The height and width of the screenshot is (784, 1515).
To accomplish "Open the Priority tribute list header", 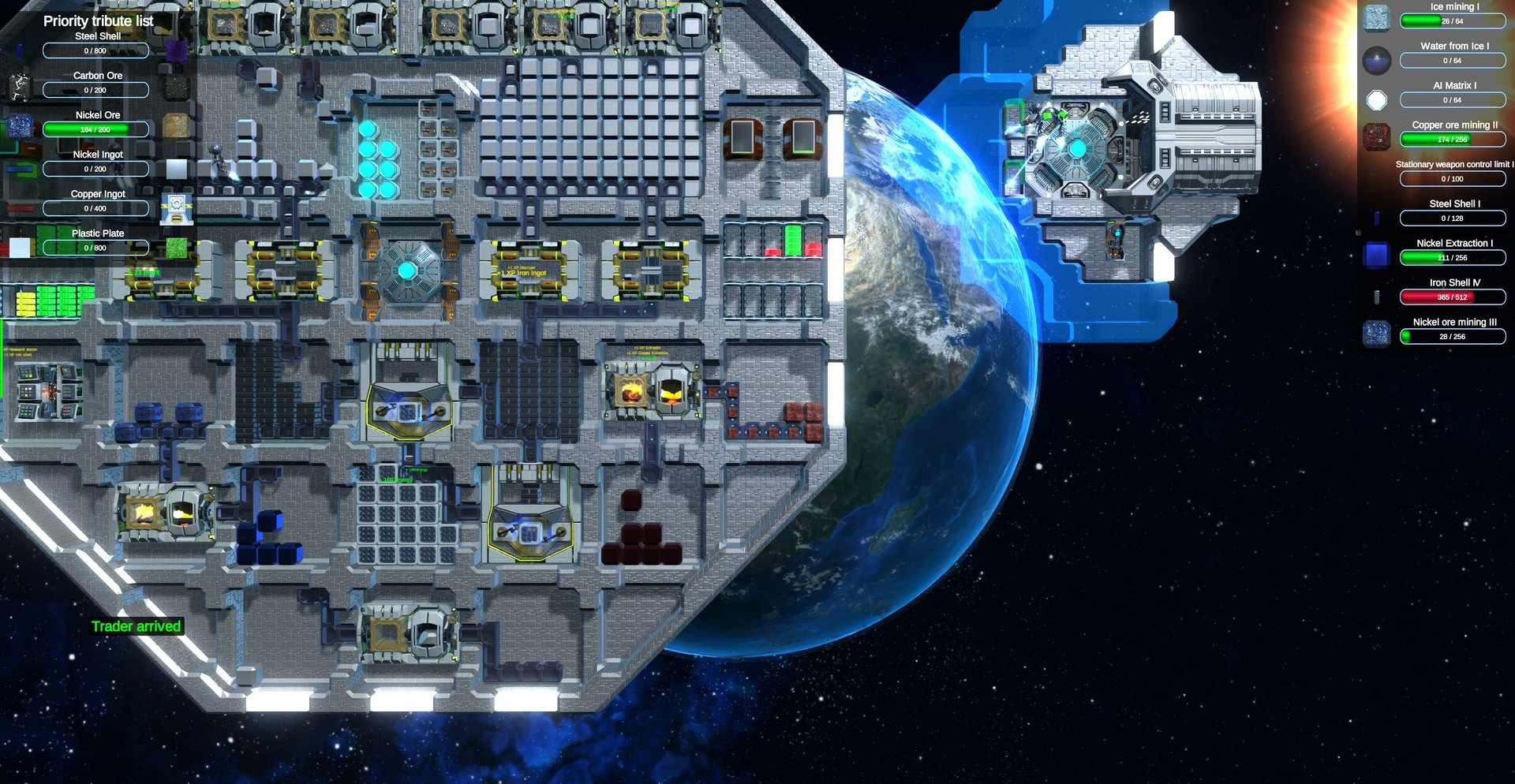I will [x=98, y=21].
